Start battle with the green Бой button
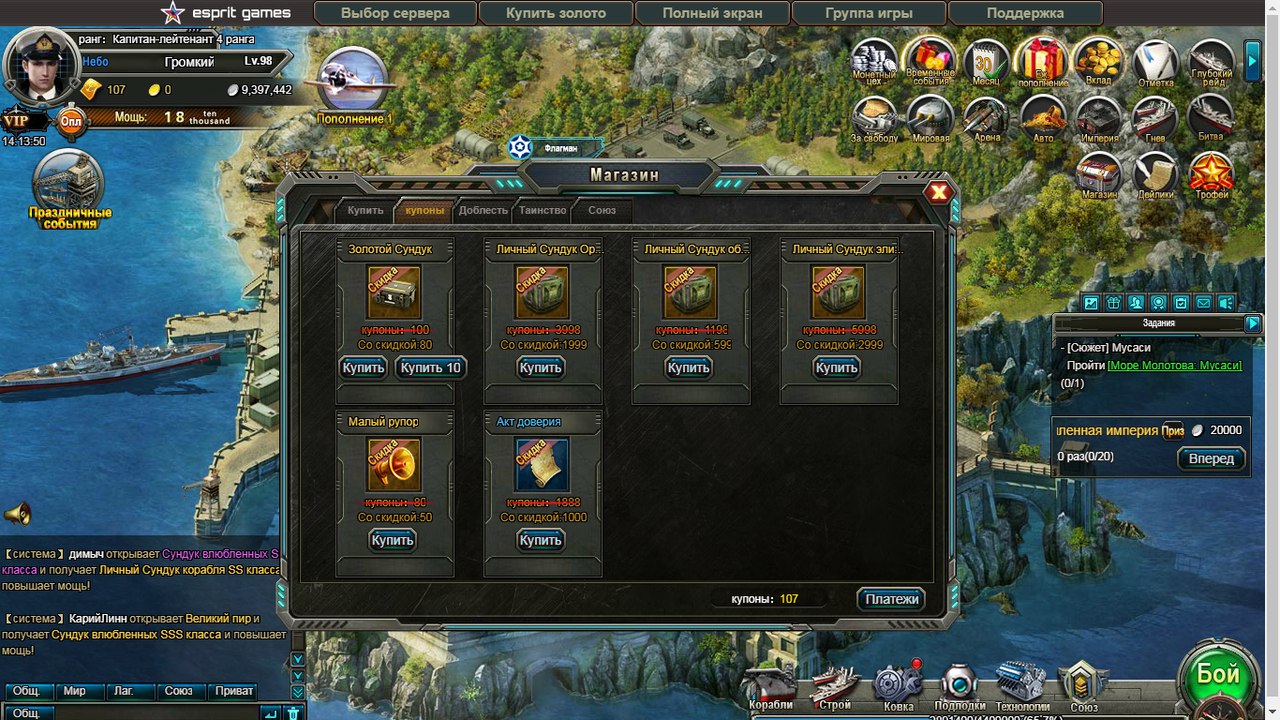Viewport: 1280px width, 720px height. click(1218, 675)
